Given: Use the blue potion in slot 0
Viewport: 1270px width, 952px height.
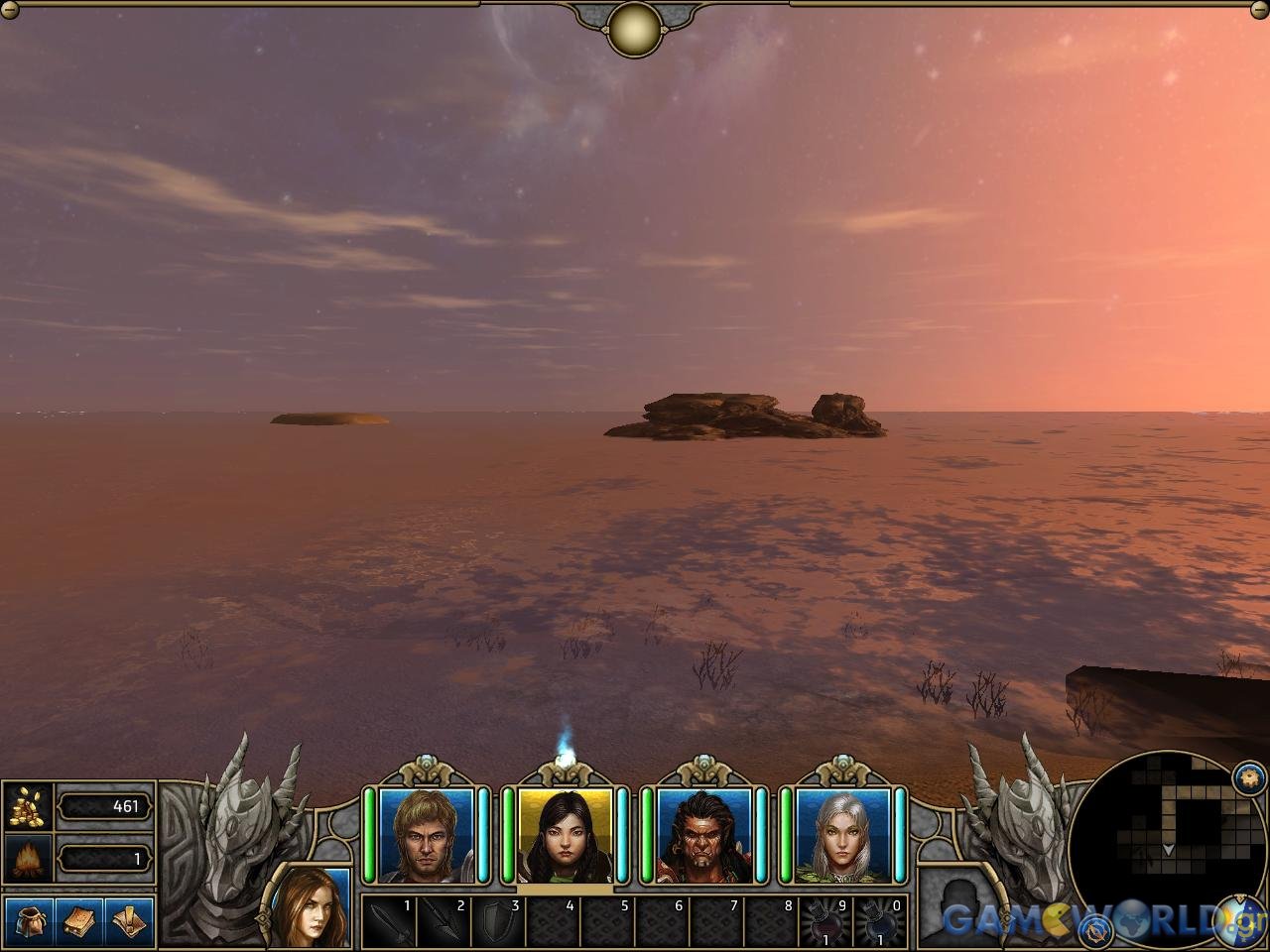Looking at the screenshot, I should (880, 923).
